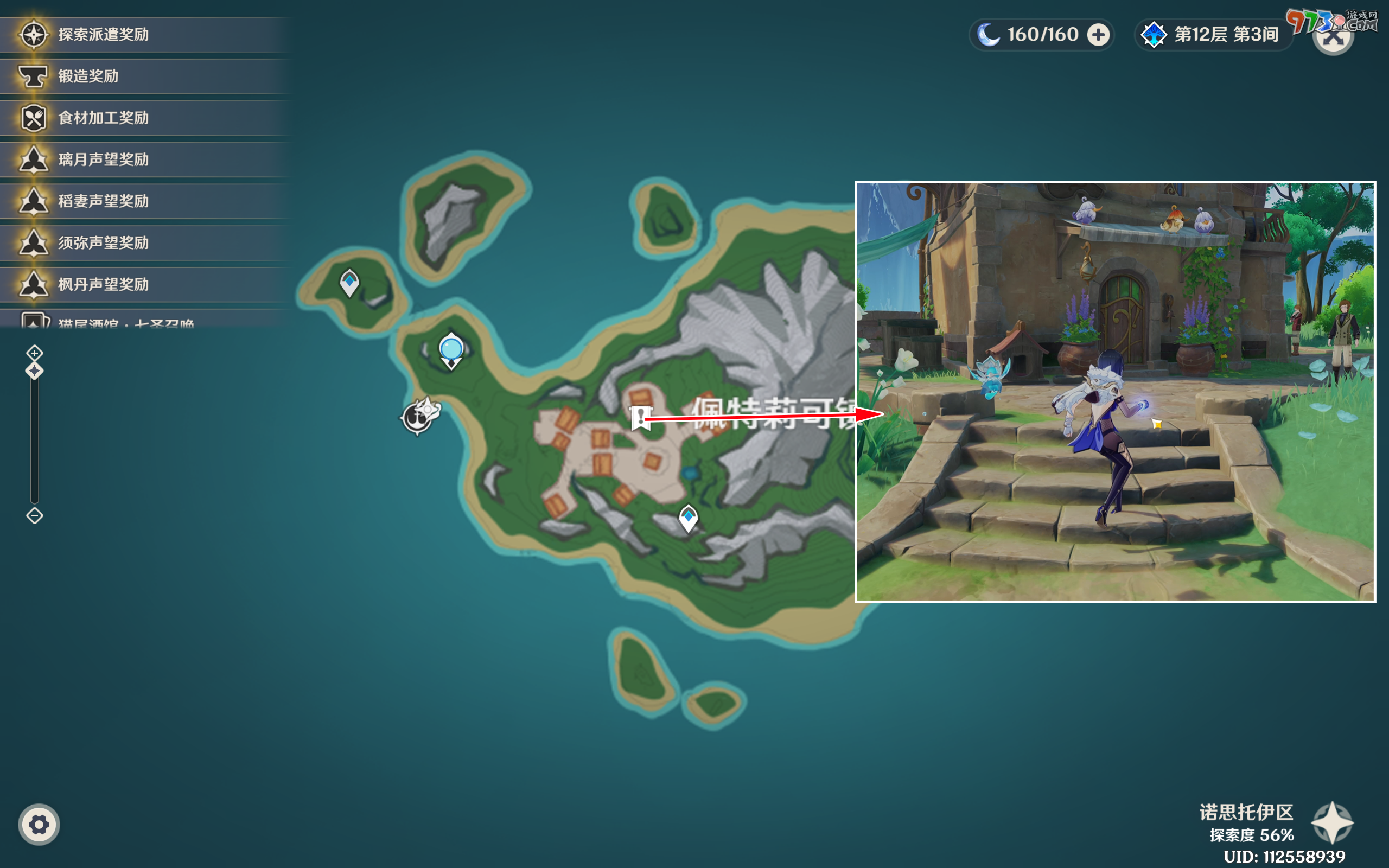Open 食材加工奖励 via the utensils icon
This screenshot has width=1389, height=868.
click(x=33, y=118)
